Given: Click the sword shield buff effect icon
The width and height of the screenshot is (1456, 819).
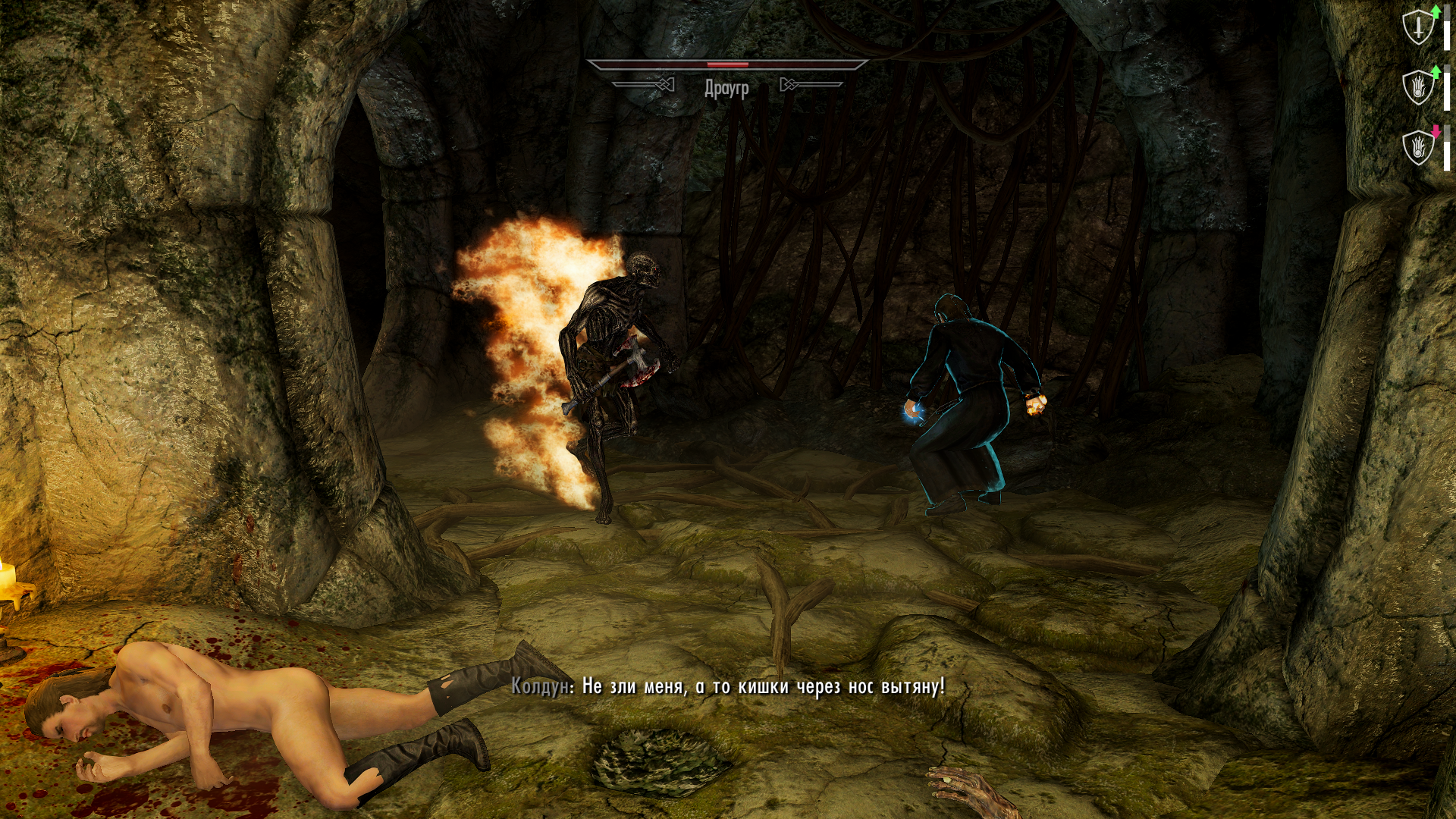Looking at the screenshot, I should coord(1418,28).
